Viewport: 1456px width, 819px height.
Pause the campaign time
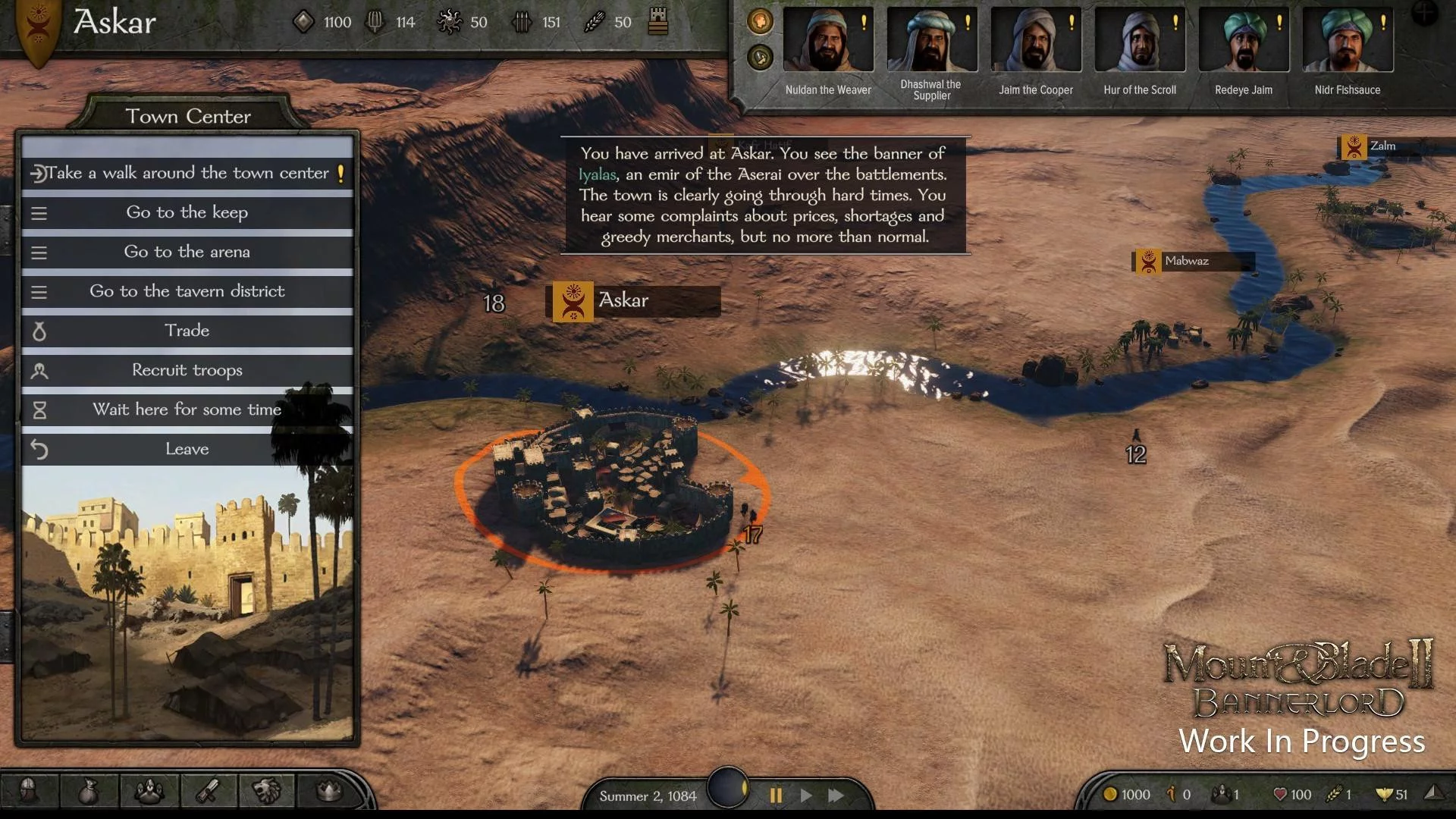776,795
